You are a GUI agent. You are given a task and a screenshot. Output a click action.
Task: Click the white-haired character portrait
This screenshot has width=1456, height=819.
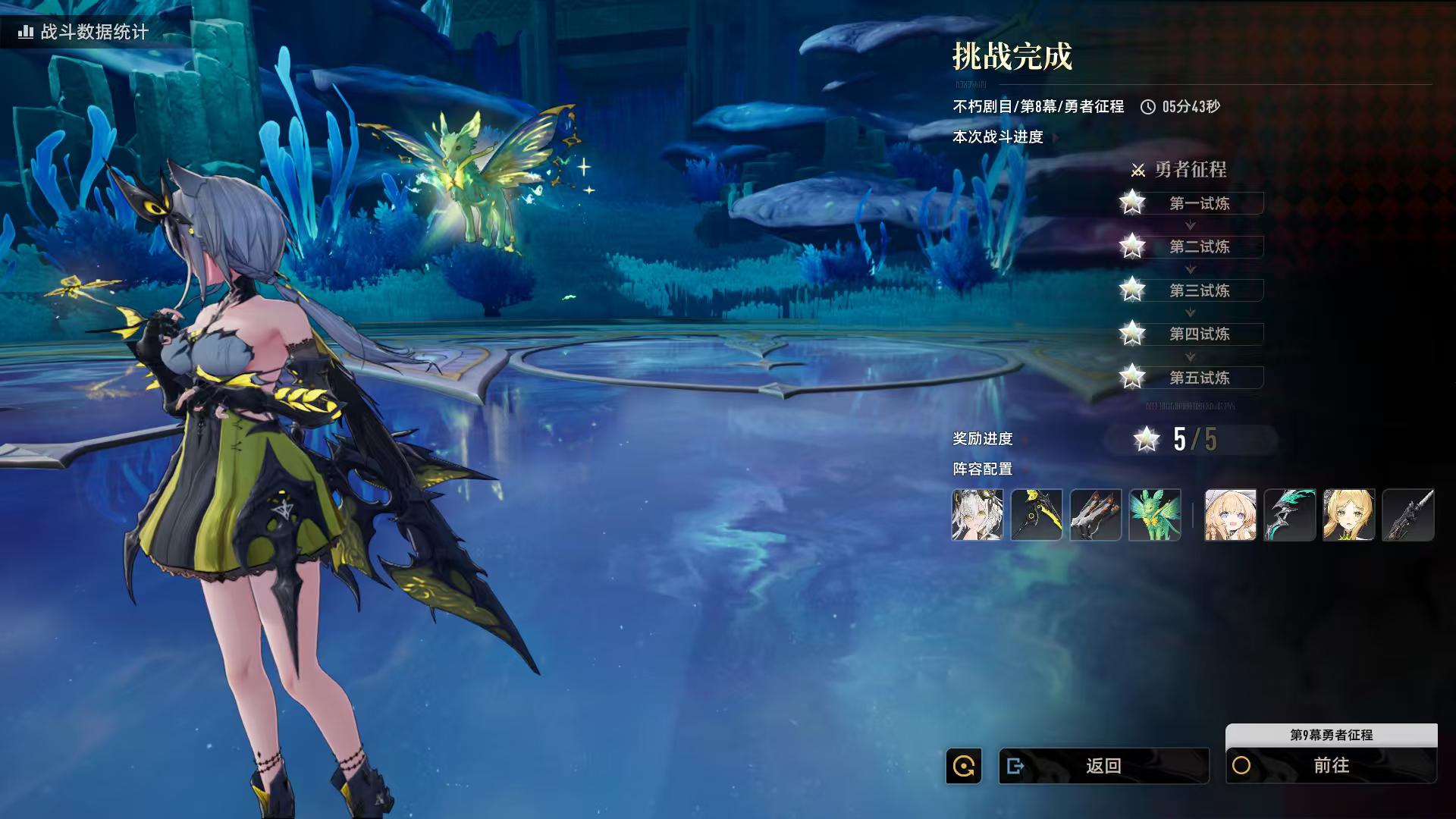[977, 515]
